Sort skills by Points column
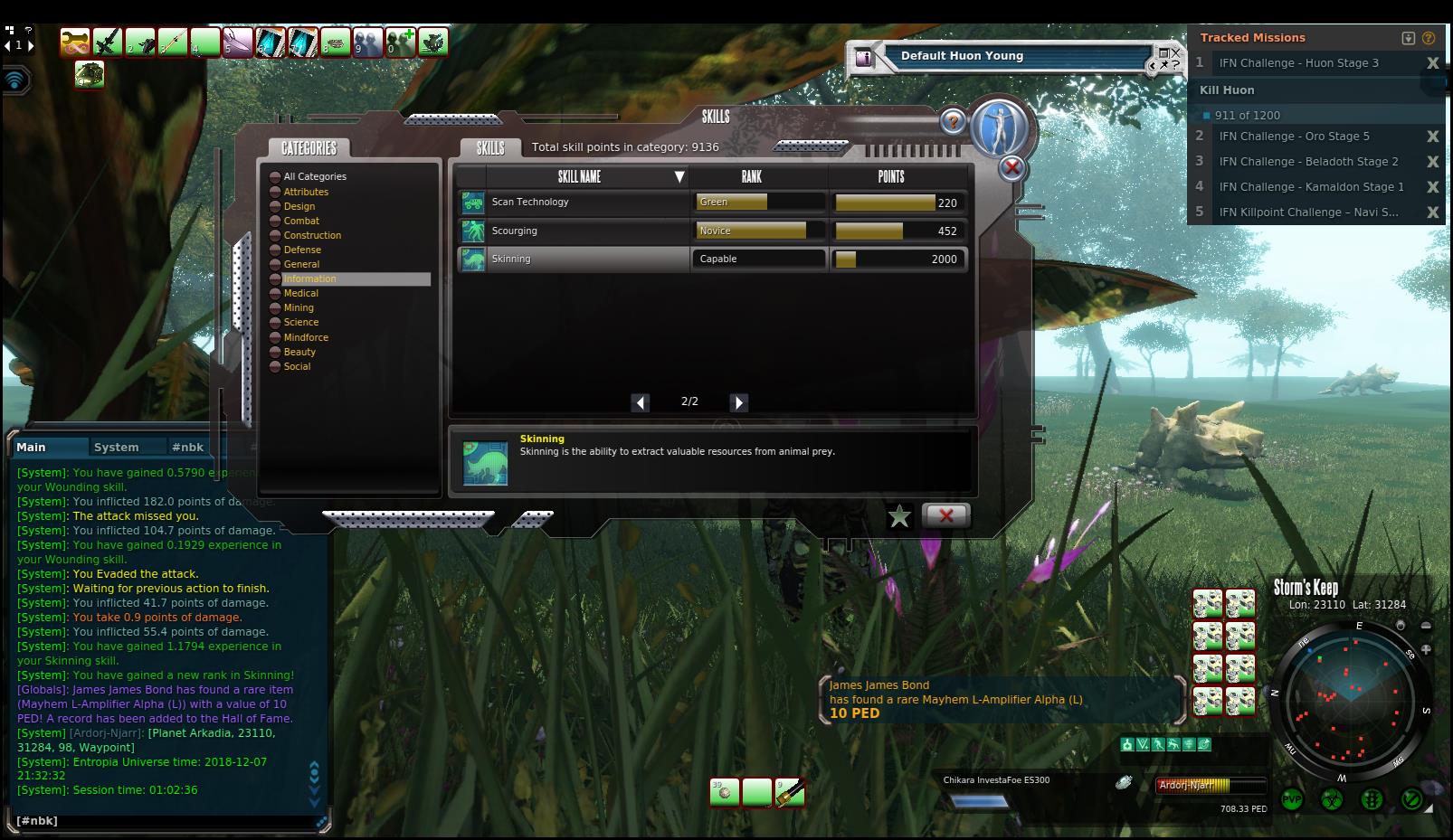Screen dimensions: 1453x840 point(891,176)
